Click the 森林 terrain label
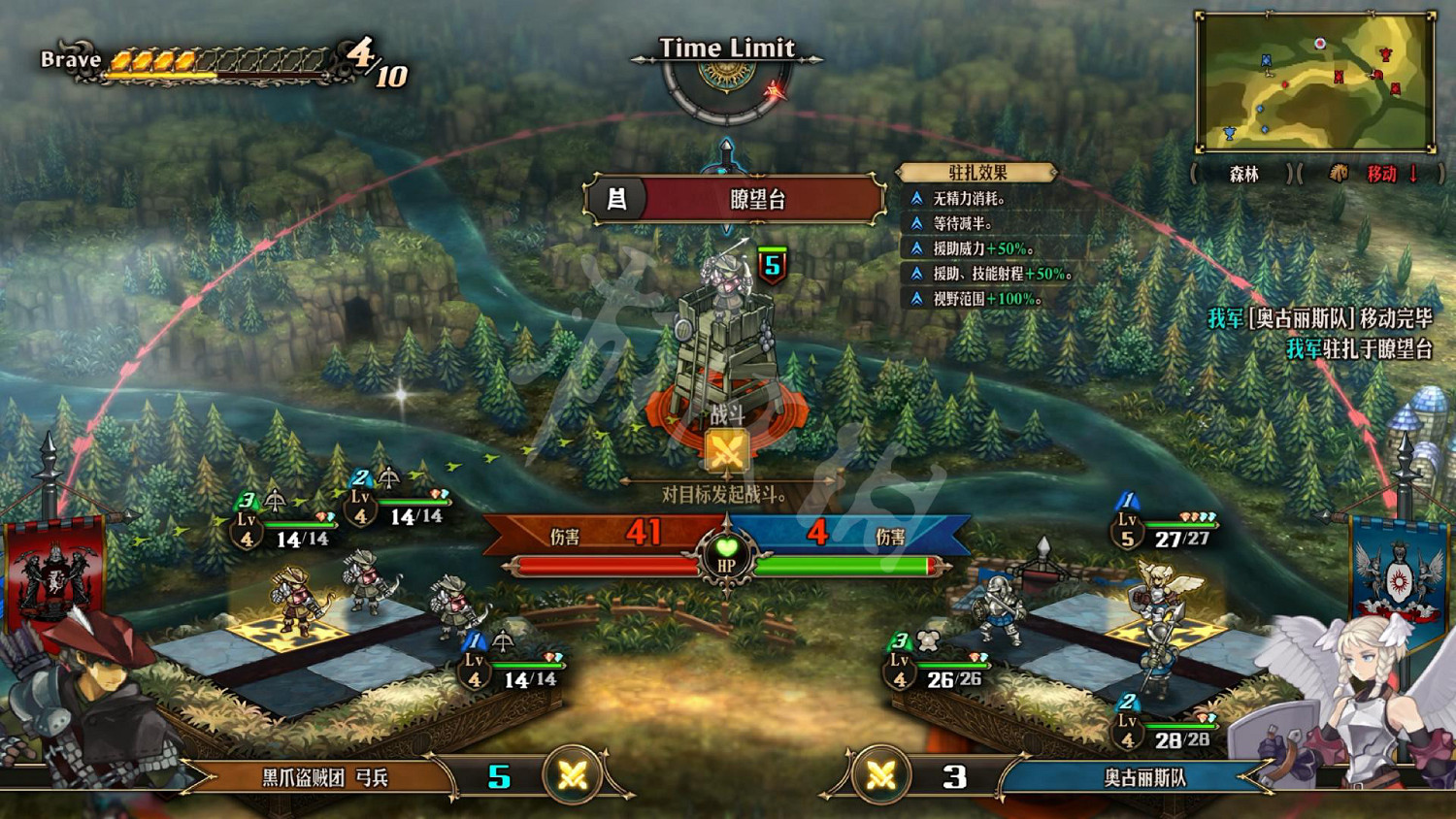Screen dimensions: 1456x819 pyautogui.click(x=1243, y=174)
